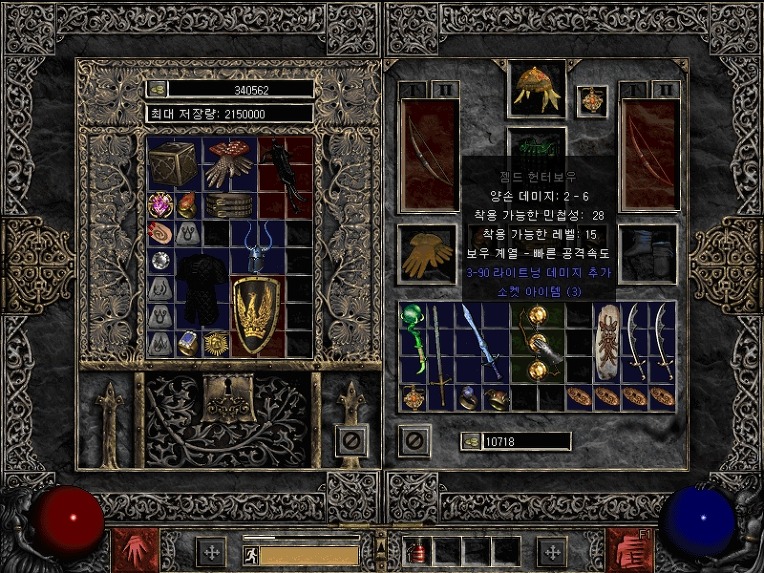Open the left-hand attack skill selector
764x573 pixels.
(x=129, y=550)
